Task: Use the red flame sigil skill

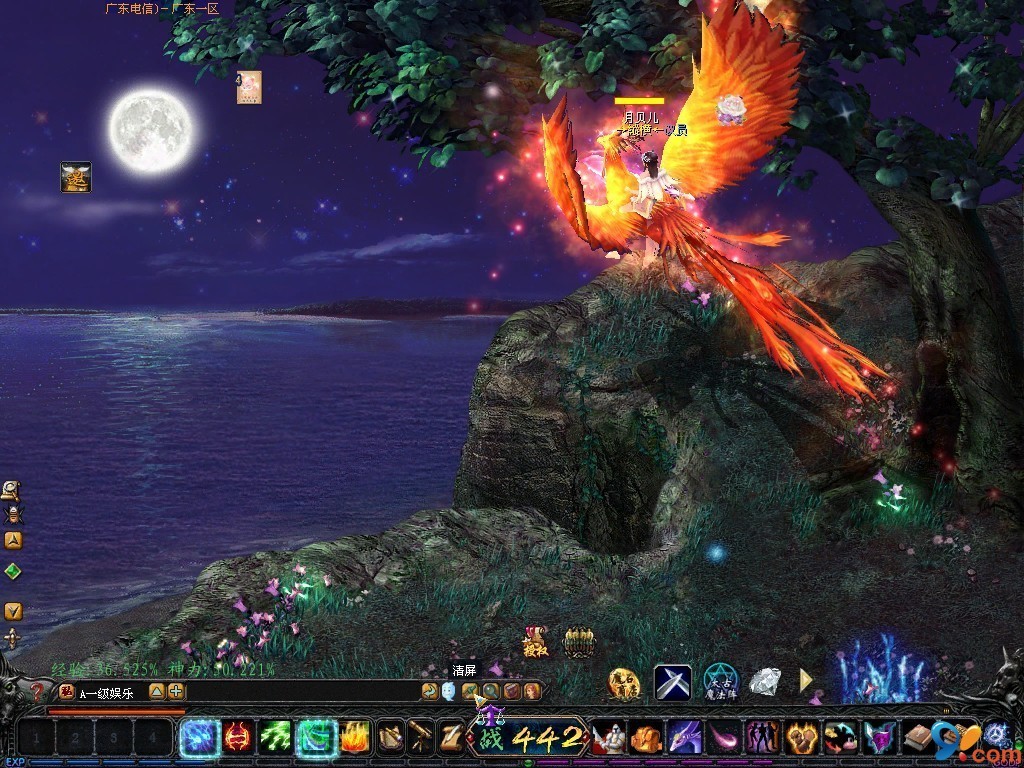Action: (237, 738)
